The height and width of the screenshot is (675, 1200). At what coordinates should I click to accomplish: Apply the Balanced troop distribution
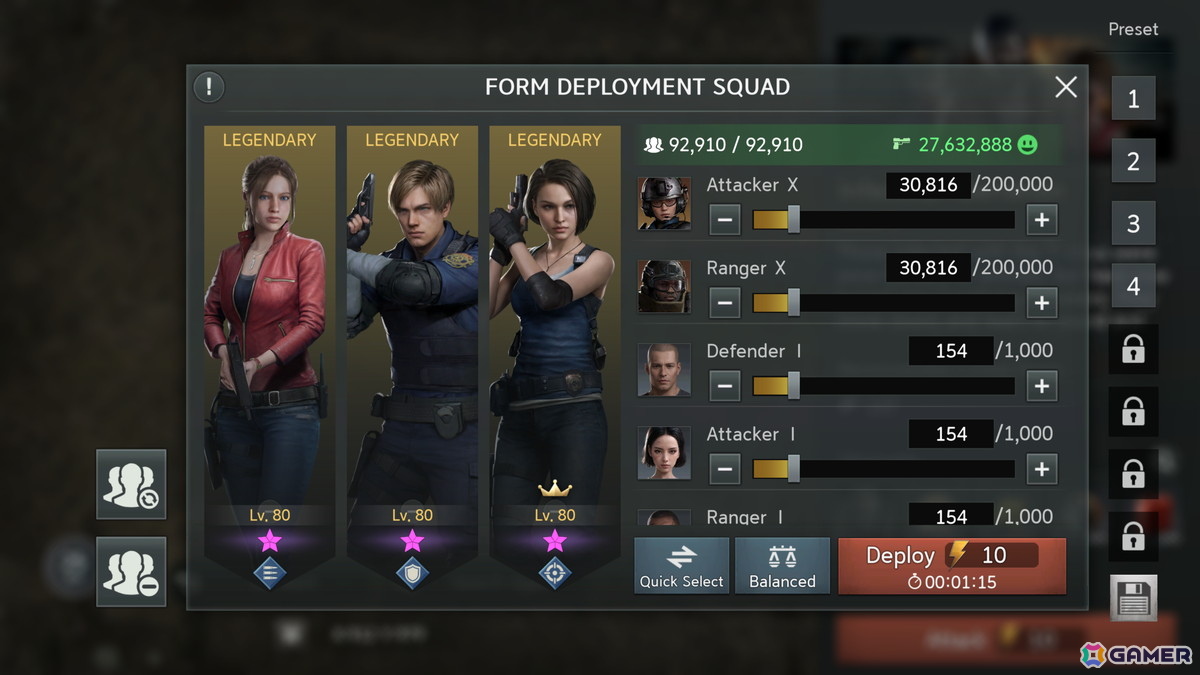click(x=782, y=566)
